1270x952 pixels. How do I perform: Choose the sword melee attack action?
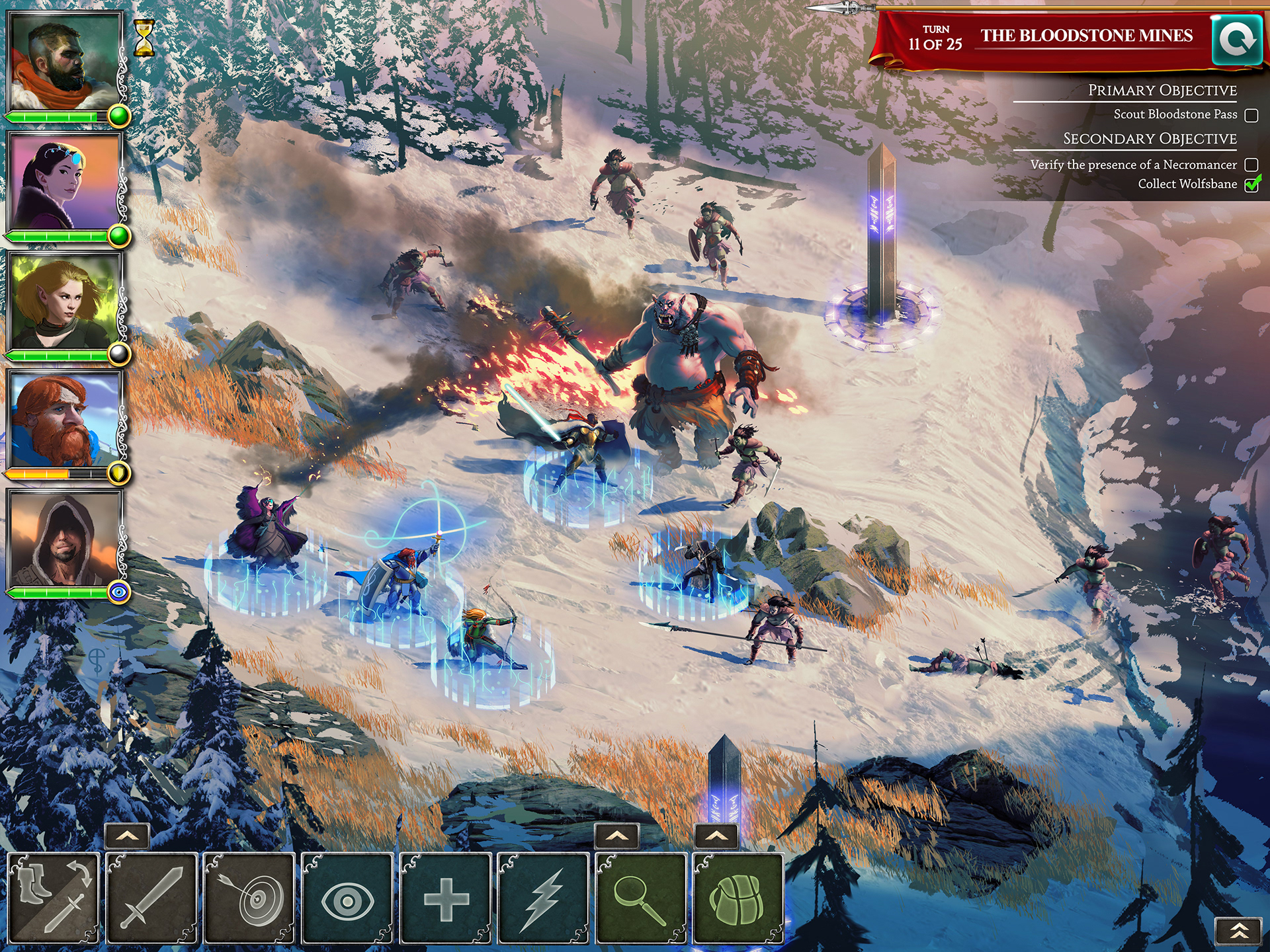151,897
